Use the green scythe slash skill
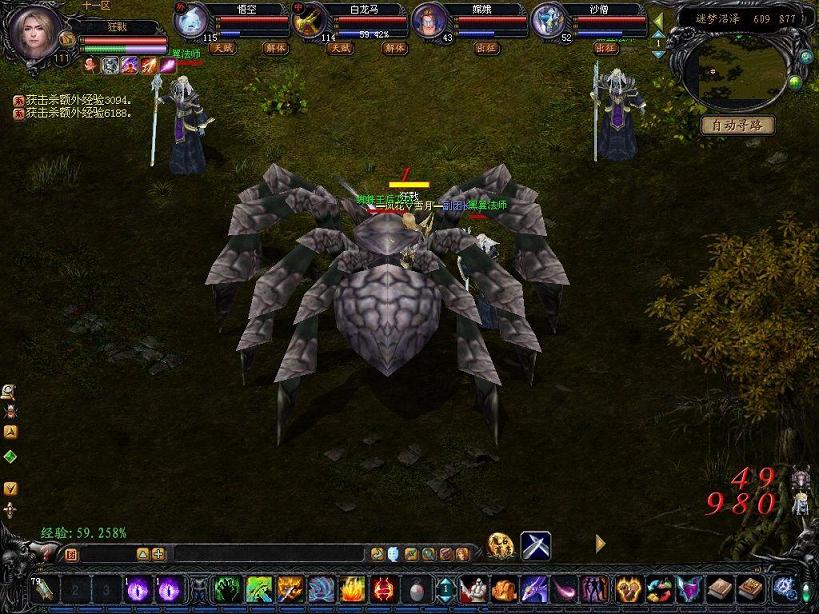This screenshot has height=614, width=819. tap(260, 588)
